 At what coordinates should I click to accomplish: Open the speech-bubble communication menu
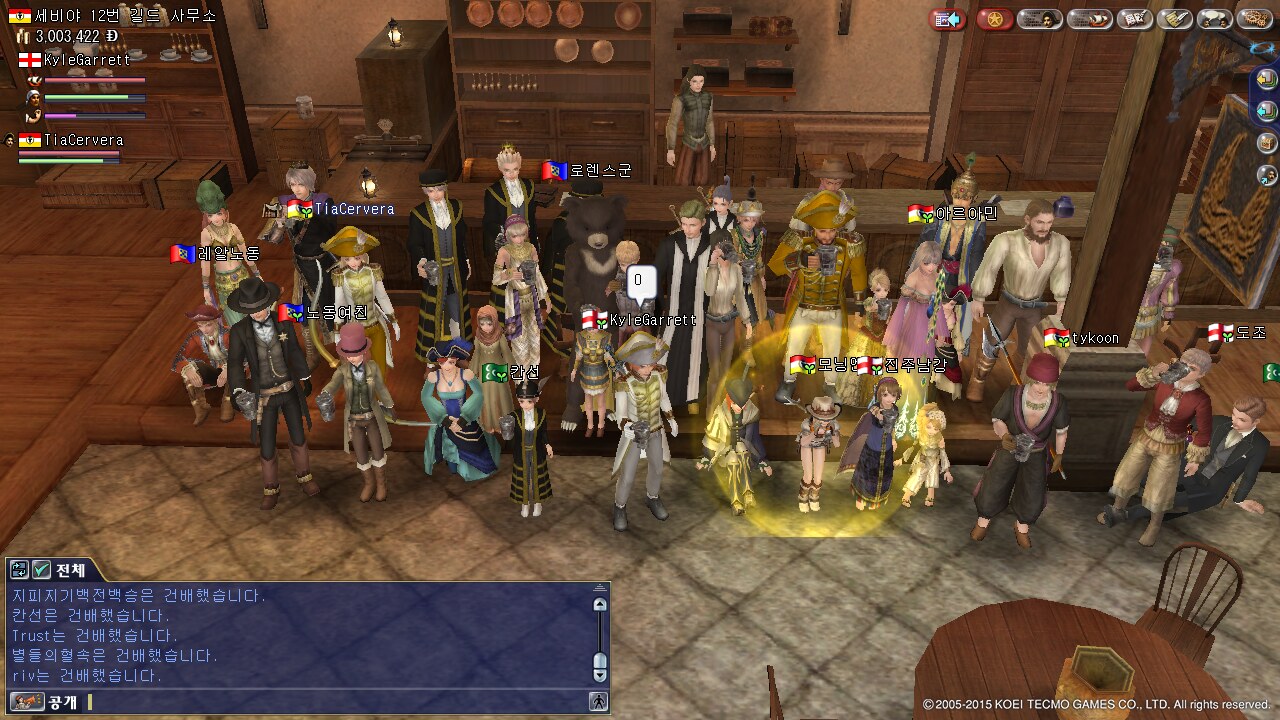(x=1214, y=19)
